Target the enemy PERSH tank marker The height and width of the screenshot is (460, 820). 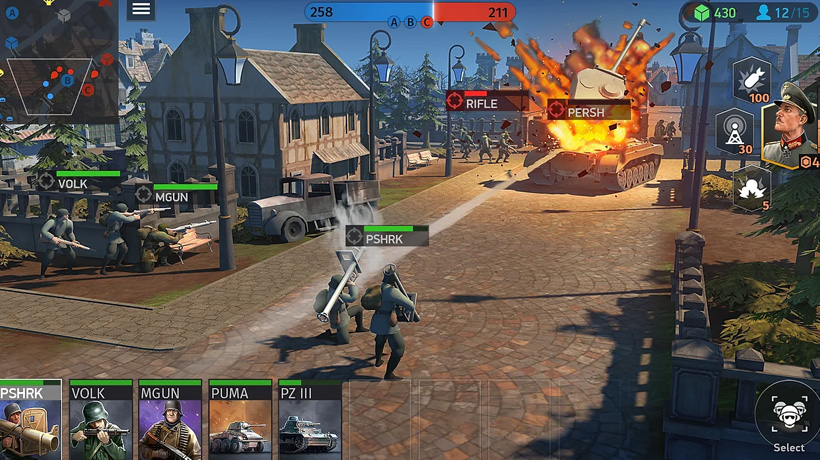pos(586,111)
